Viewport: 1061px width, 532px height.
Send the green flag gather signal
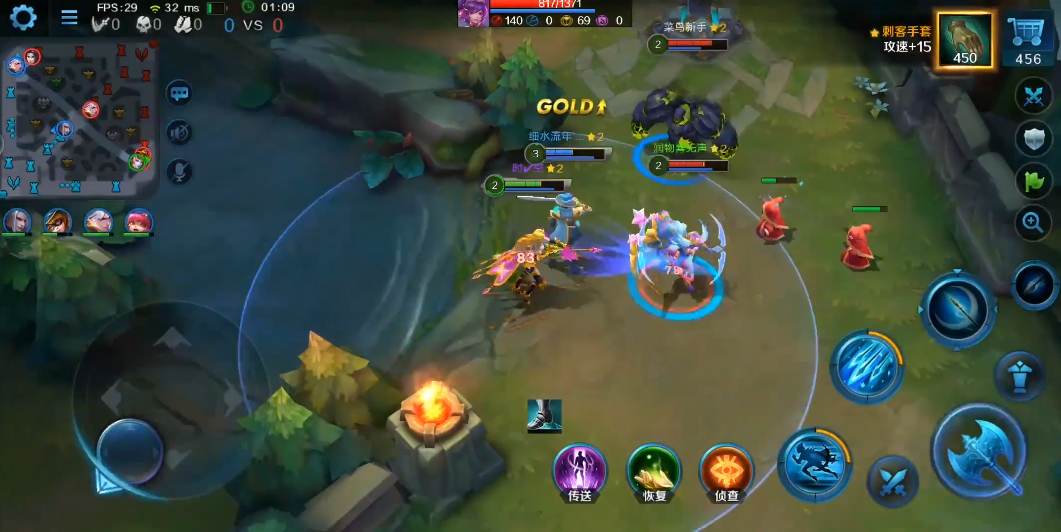1033,181
